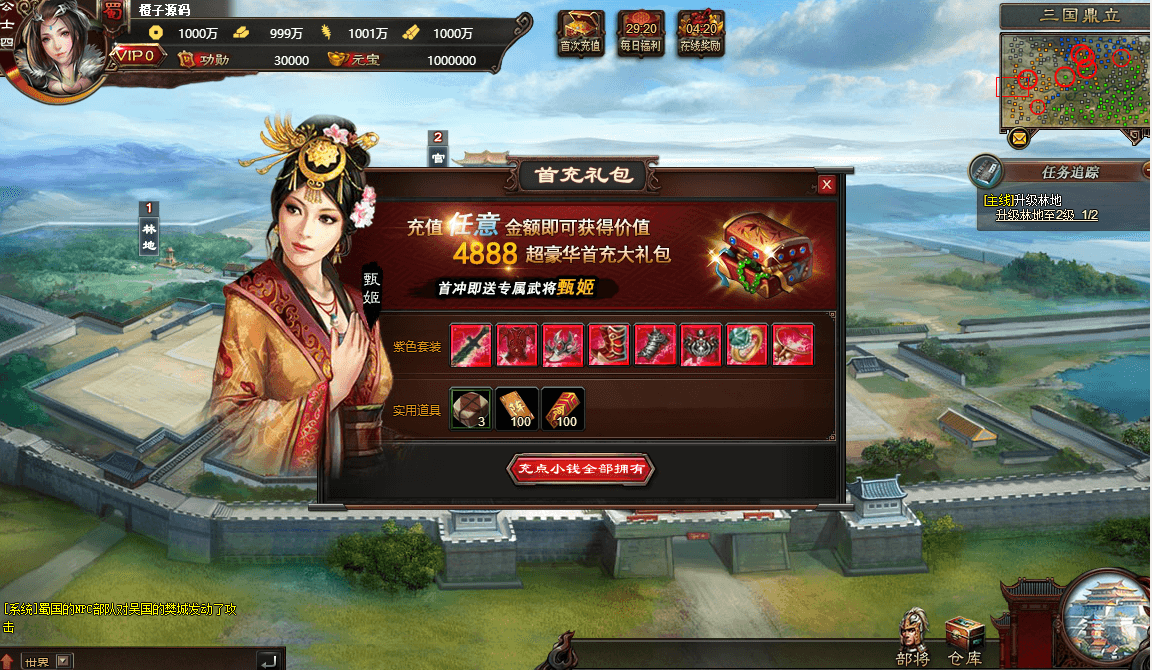The width and height of the screenshot is (1152, 670).
Task: Select the wrapped package item with count 3
Action: point(471,408)
